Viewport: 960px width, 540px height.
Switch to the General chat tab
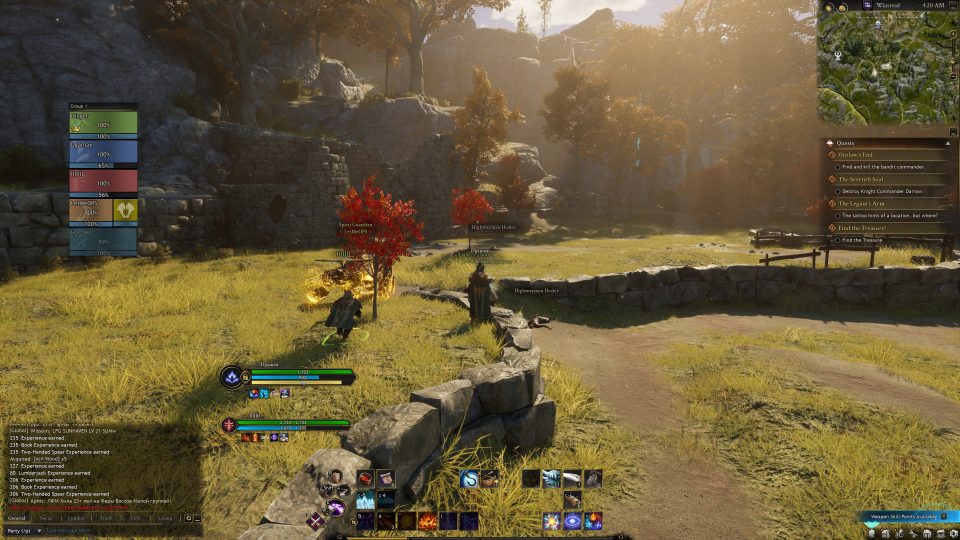click(x=17, y=519)
